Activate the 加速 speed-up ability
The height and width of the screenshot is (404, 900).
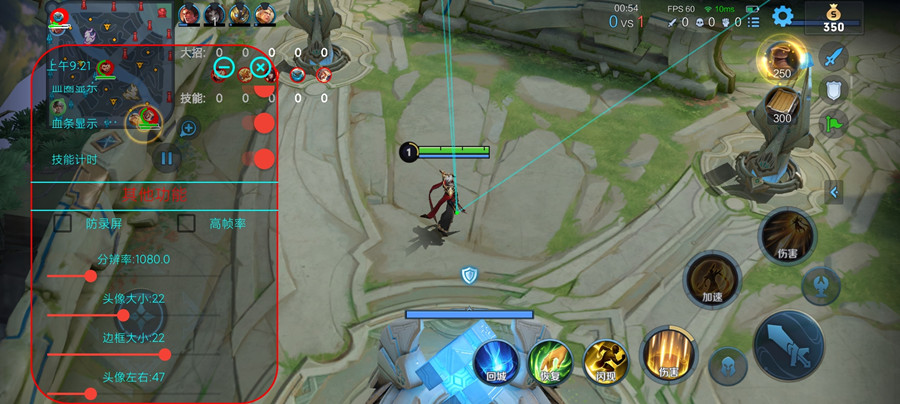(712, 275)
